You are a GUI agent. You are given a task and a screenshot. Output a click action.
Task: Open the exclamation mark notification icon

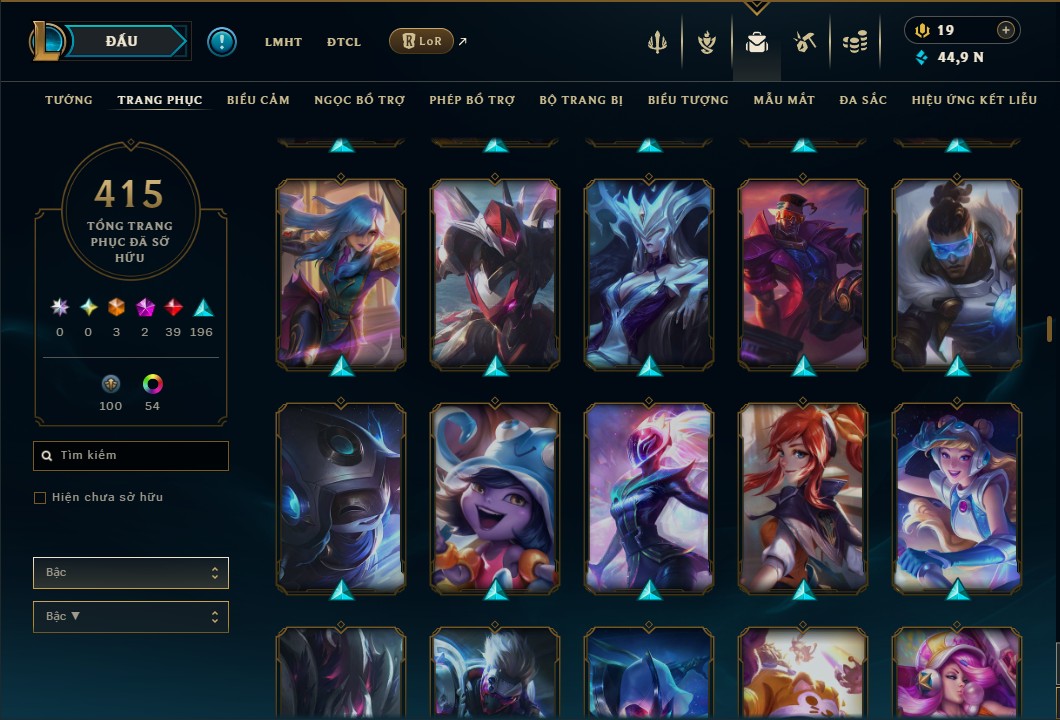point(222,42)
